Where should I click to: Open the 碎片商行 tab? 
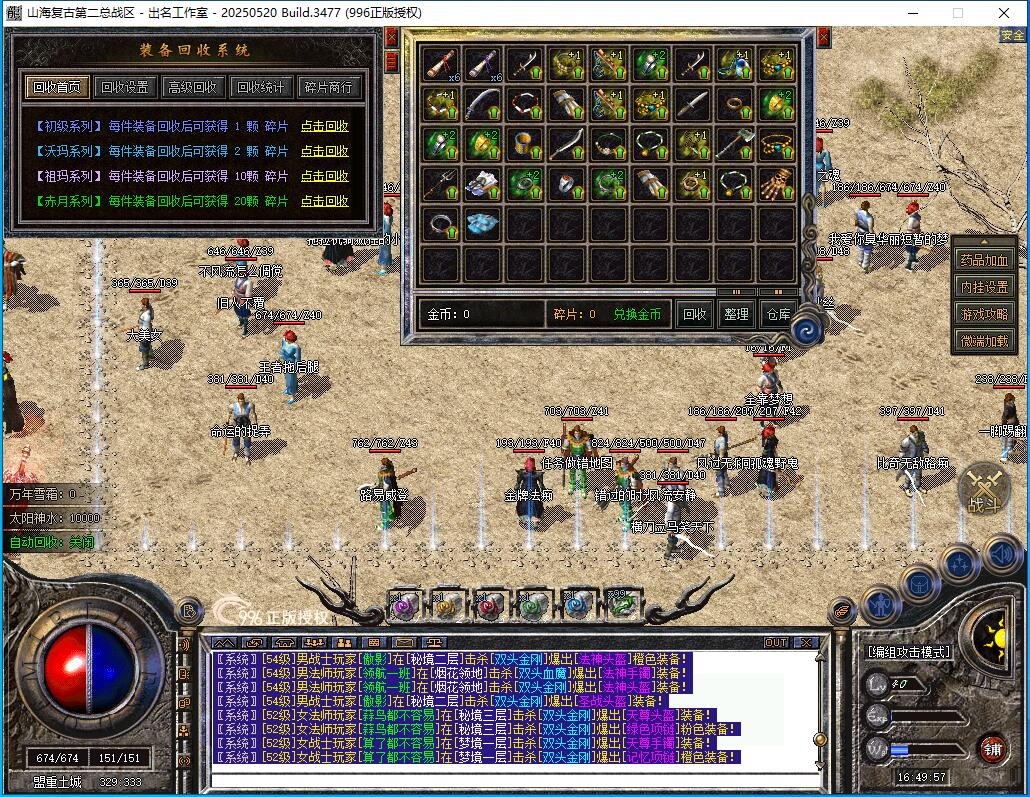tap(328, 87)
